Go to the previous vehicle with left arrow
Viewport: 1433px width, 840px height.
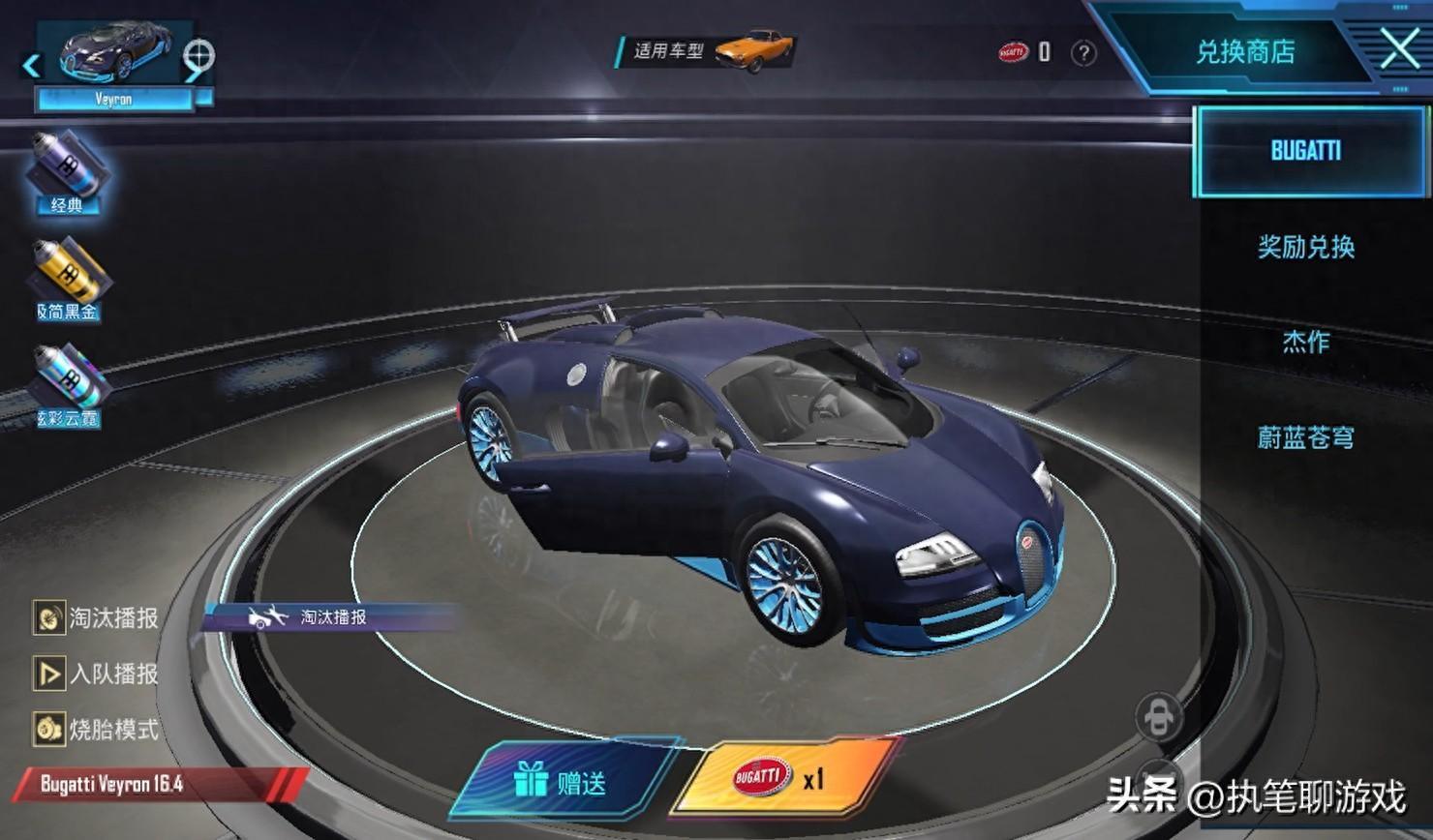pos(31,66)
